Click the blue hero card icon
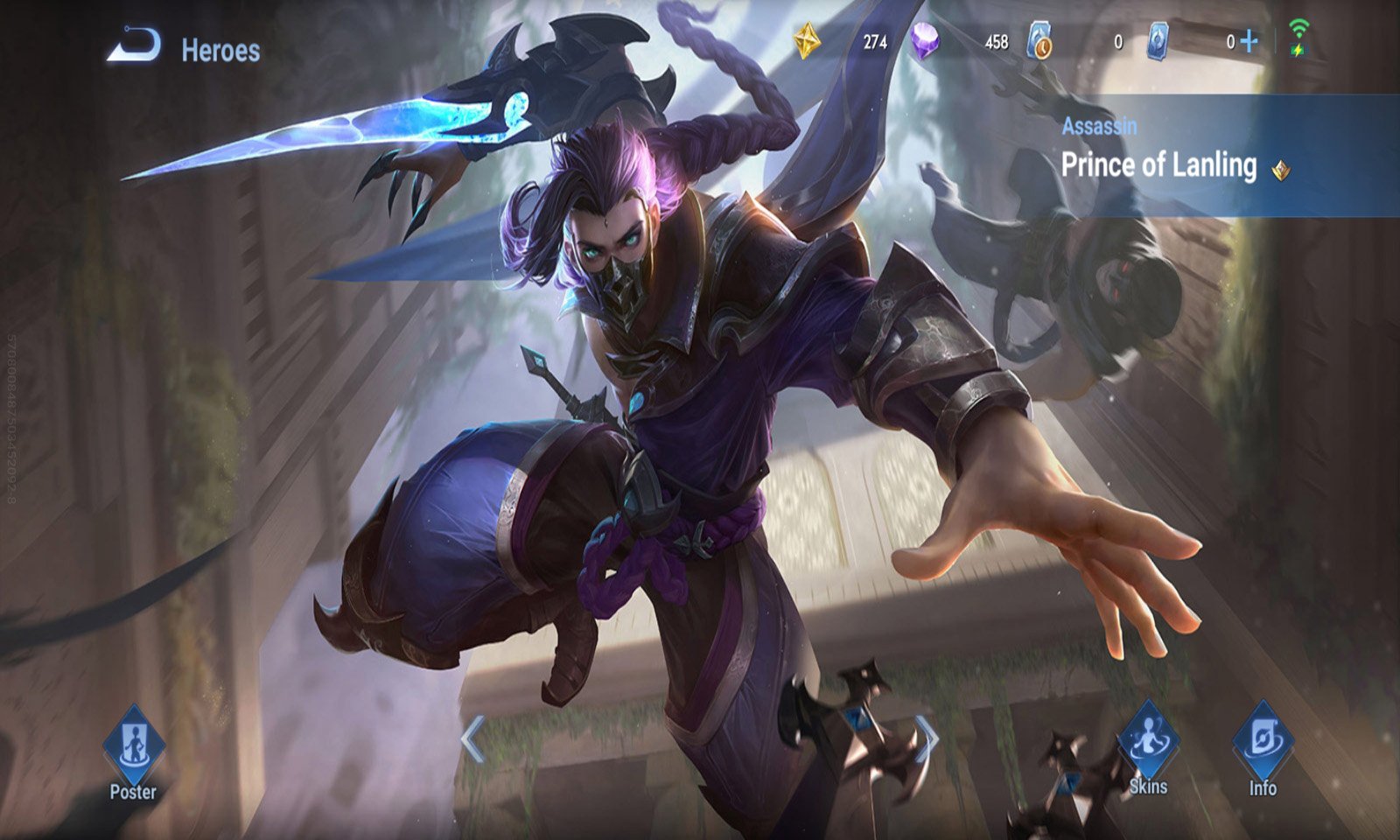The image size is (1400, 840). click(x=1160, y=40)
